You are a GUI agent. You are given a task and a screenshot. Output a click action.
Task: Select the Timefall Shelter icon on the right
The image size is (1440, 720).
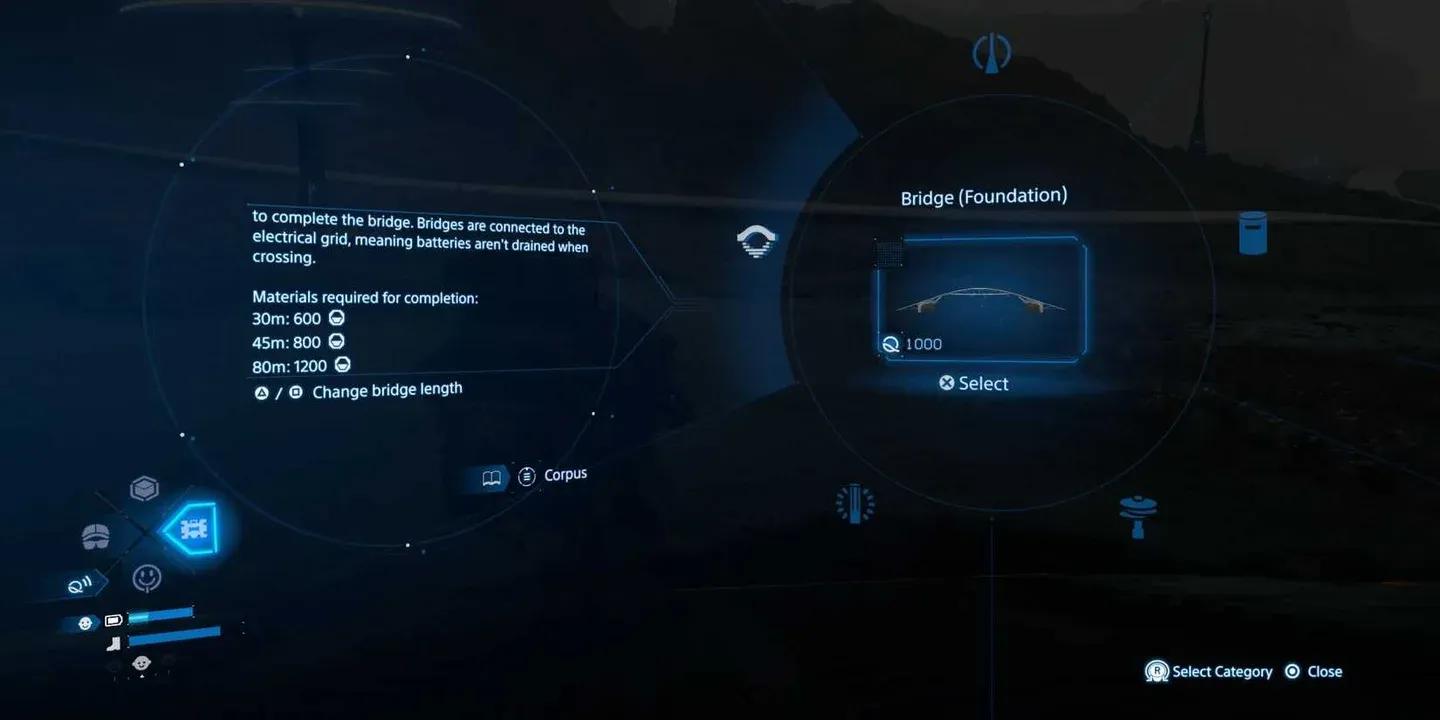coord(1251,232)
